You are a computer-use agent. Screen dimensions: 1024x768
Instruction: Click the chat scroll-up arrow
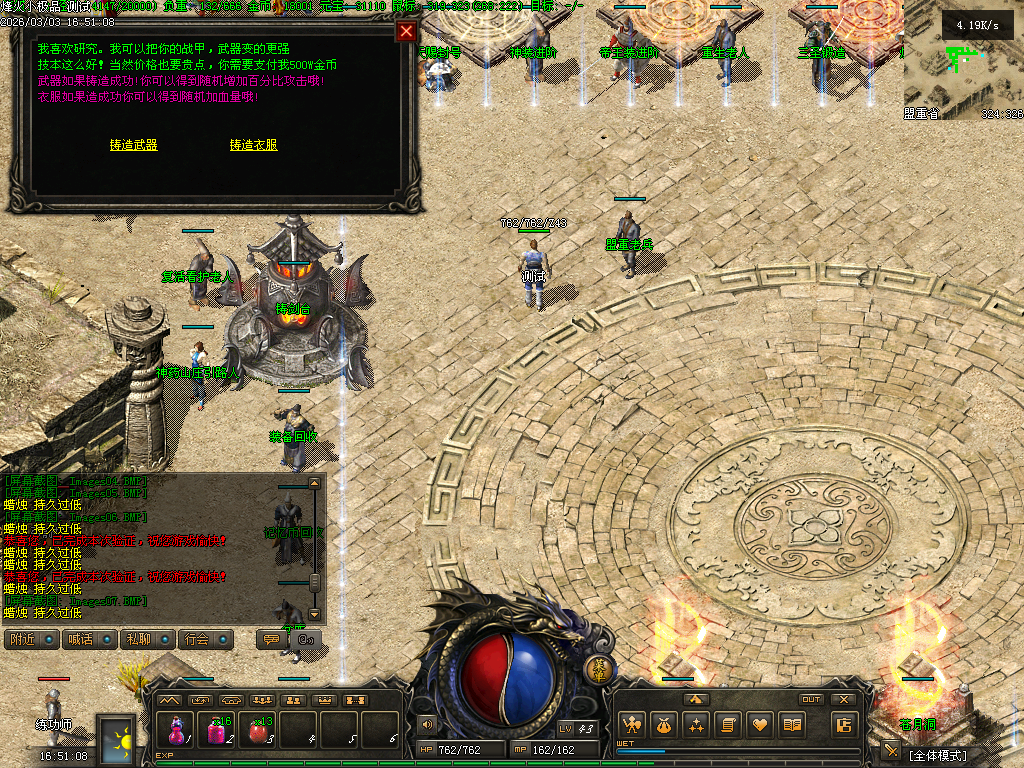(x=315, y=483)
